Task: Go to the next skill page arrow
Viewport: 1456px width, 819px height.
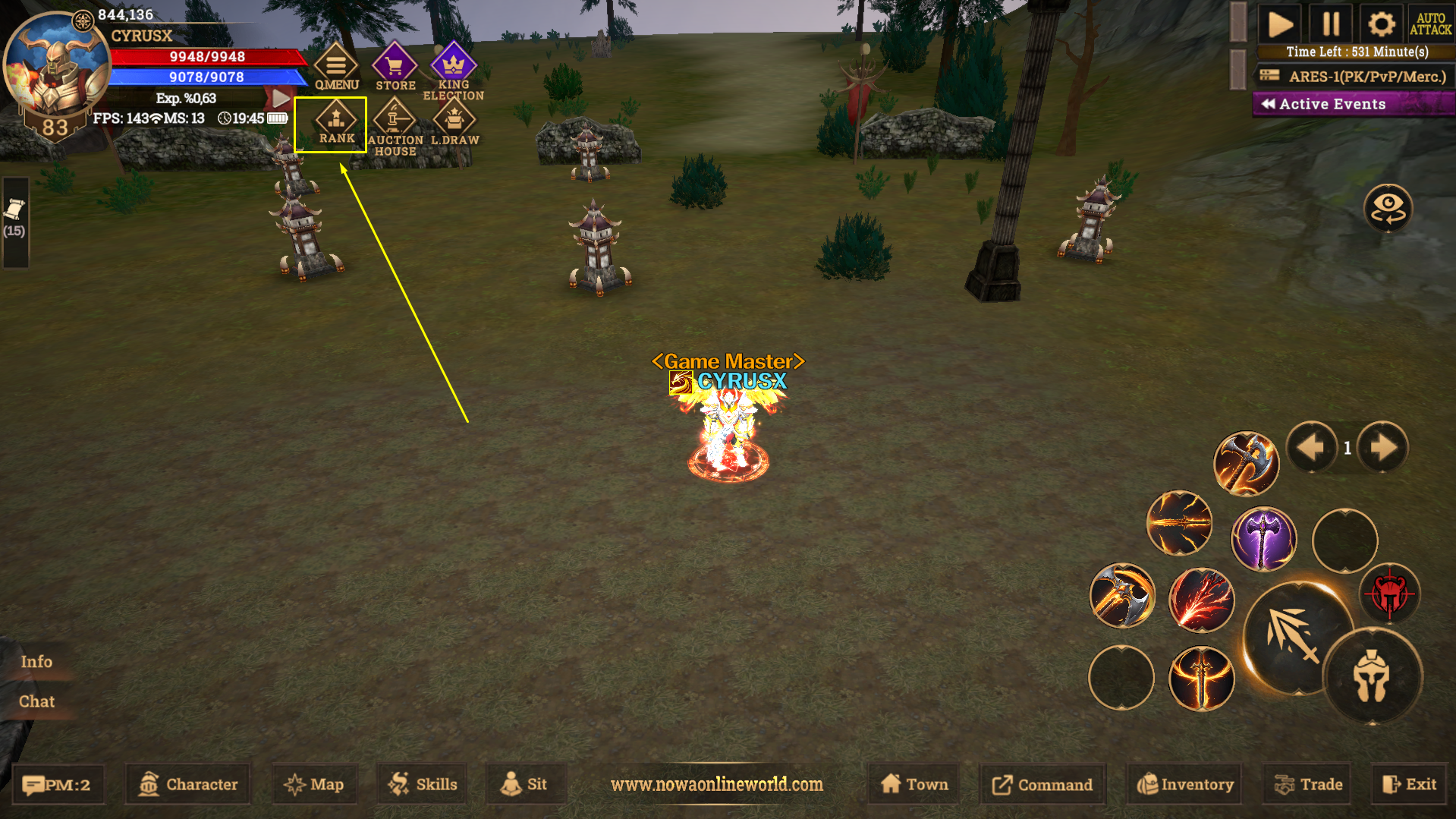Action: [x=1382, y=448]
